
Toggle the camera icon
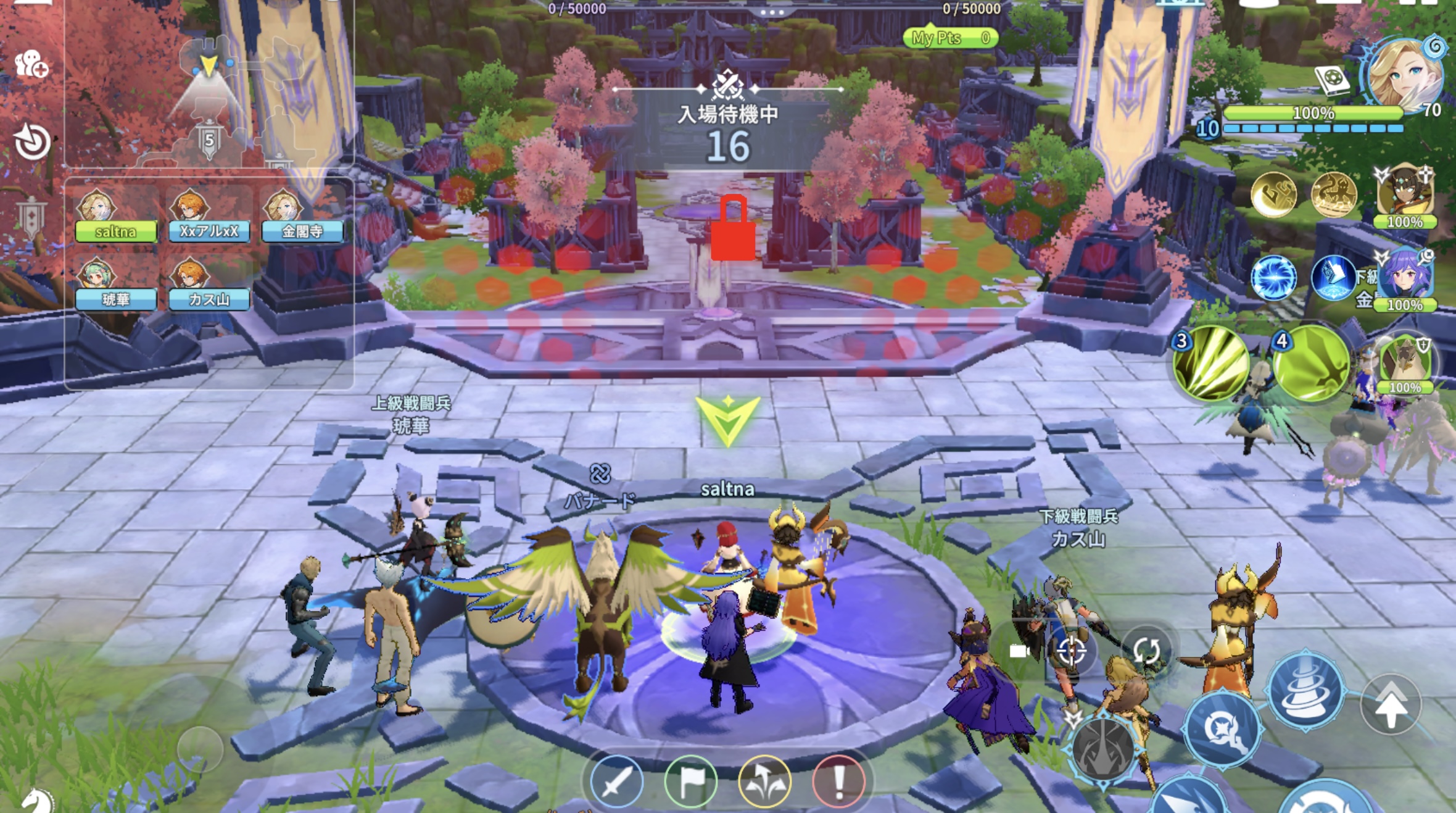pyautogui.click(x=1019, y=651)
